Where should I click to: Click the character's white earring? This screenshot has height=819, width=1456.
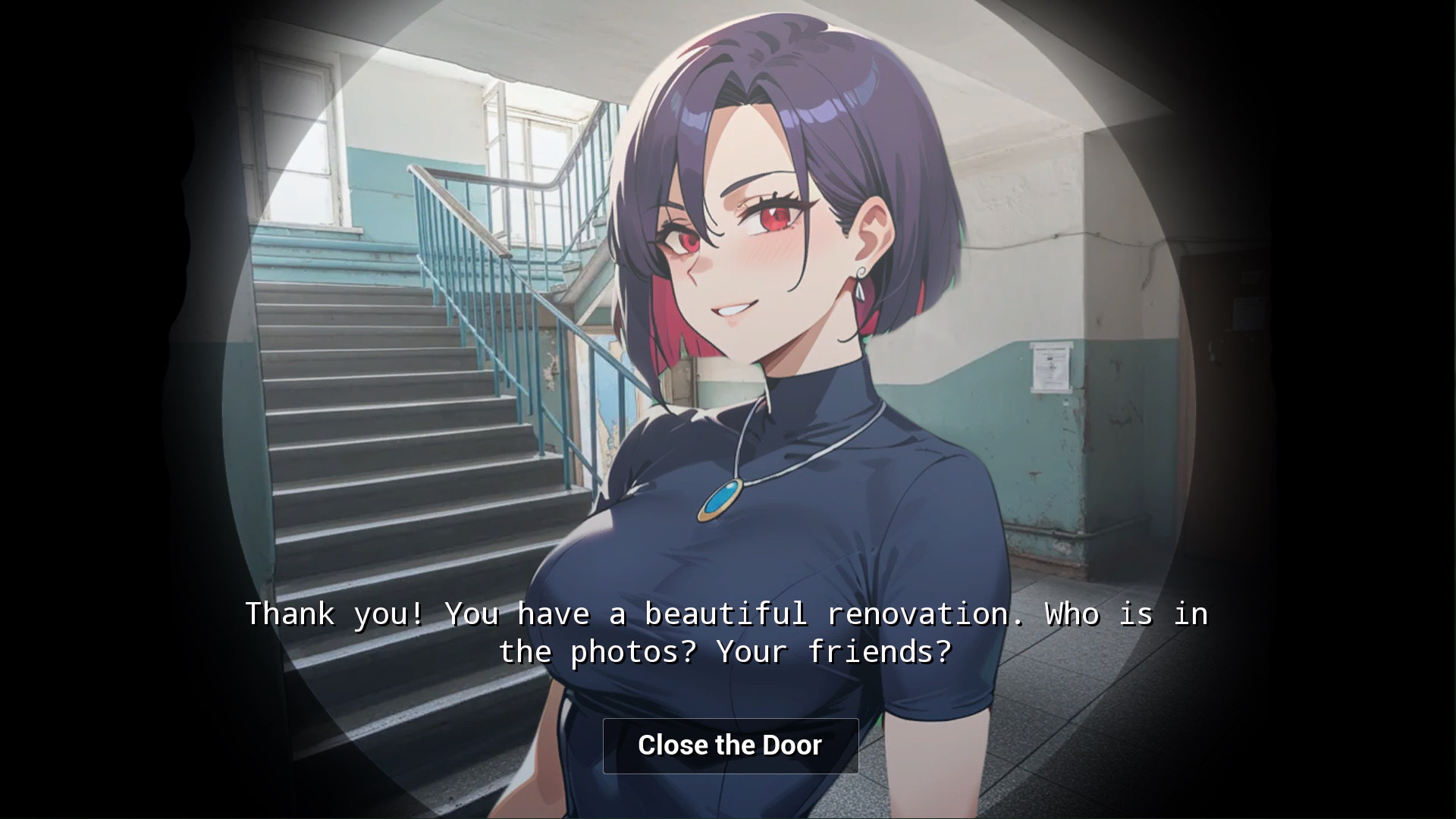861,281
